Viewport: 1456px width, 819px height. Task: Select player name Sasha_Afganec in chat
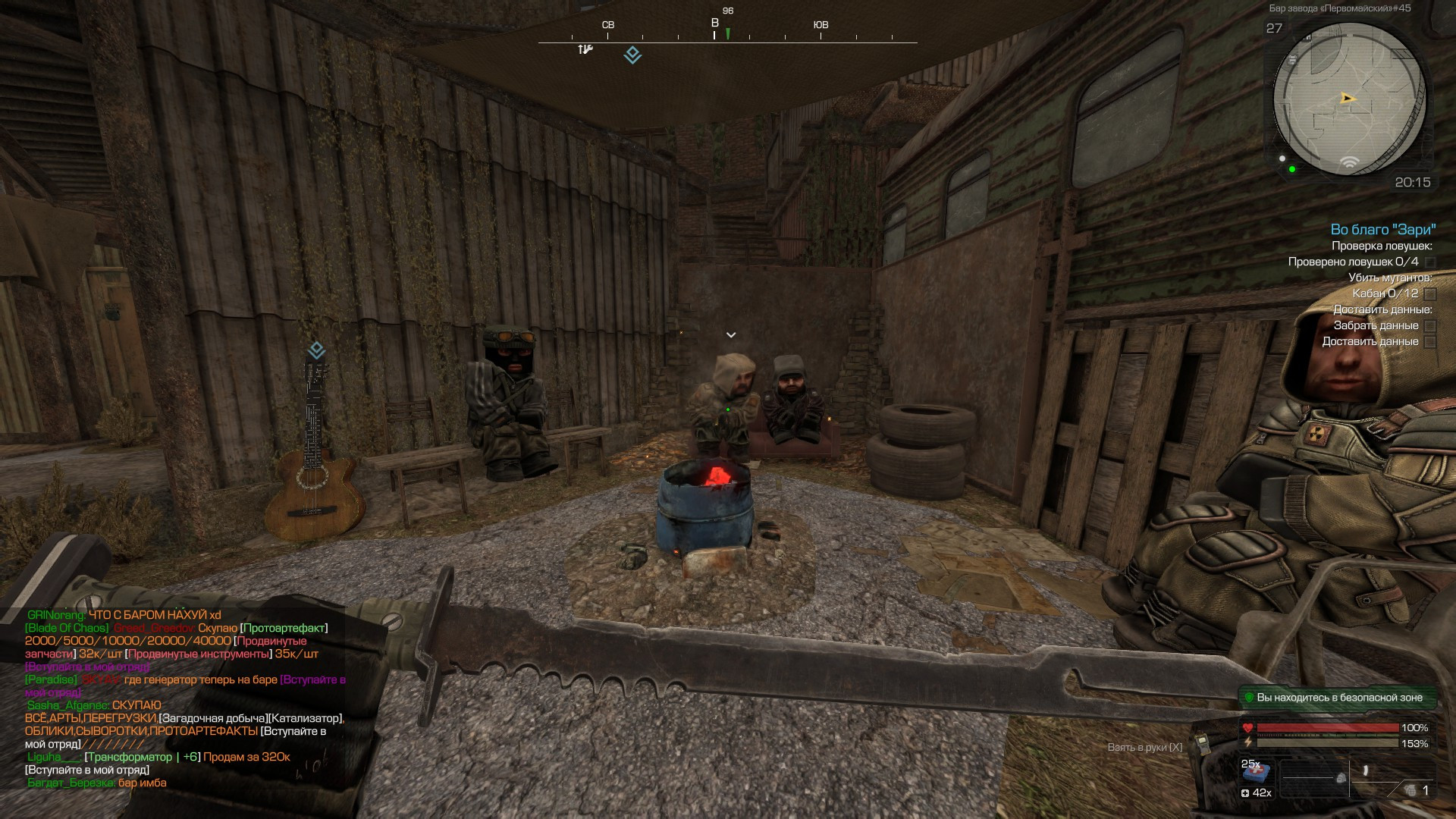pyautogui.click(x=68, y=705)
